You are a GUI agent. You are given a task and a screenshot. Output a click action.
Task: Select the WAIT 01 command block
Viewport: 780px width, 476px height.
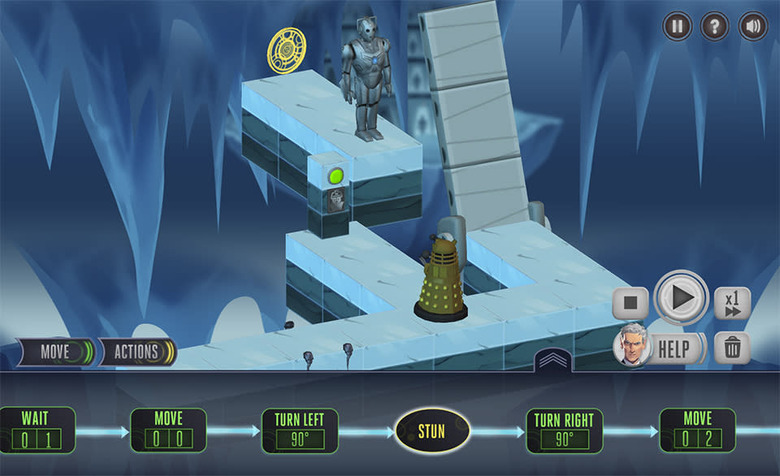coord(36,430)
